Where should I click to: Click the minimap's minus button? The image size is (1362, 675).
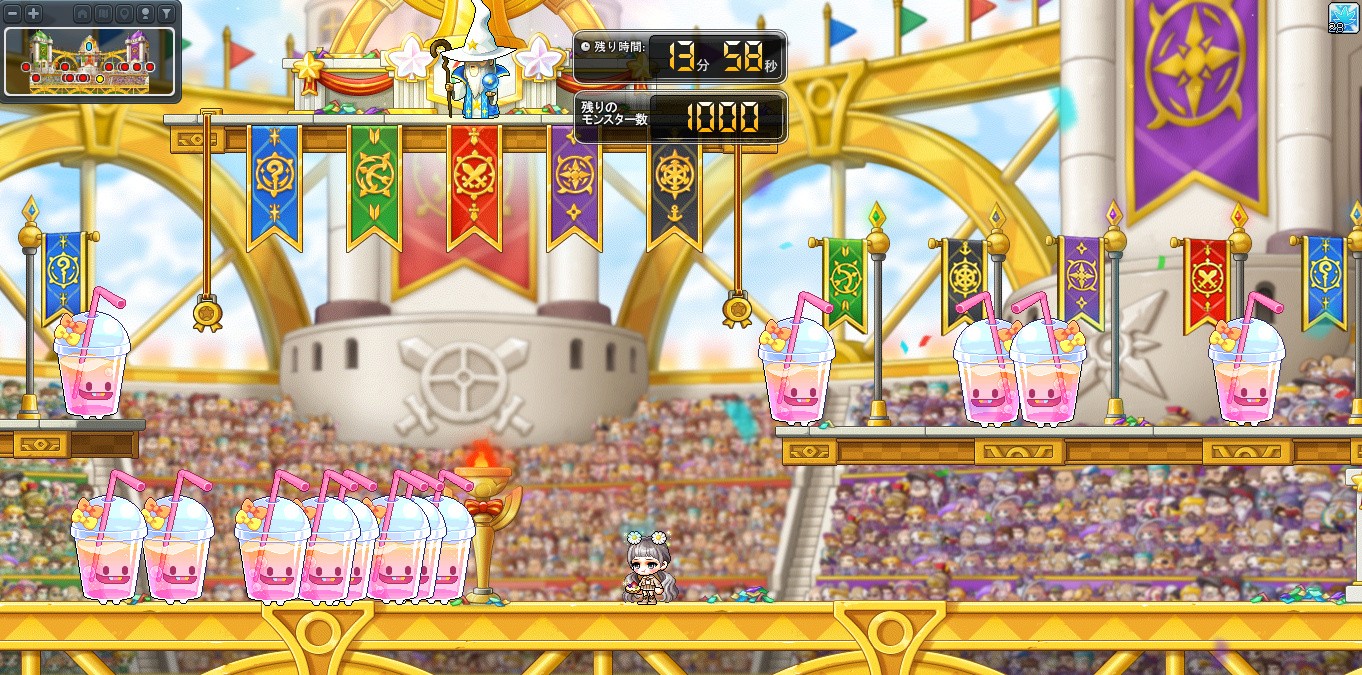tap(13, 14)
